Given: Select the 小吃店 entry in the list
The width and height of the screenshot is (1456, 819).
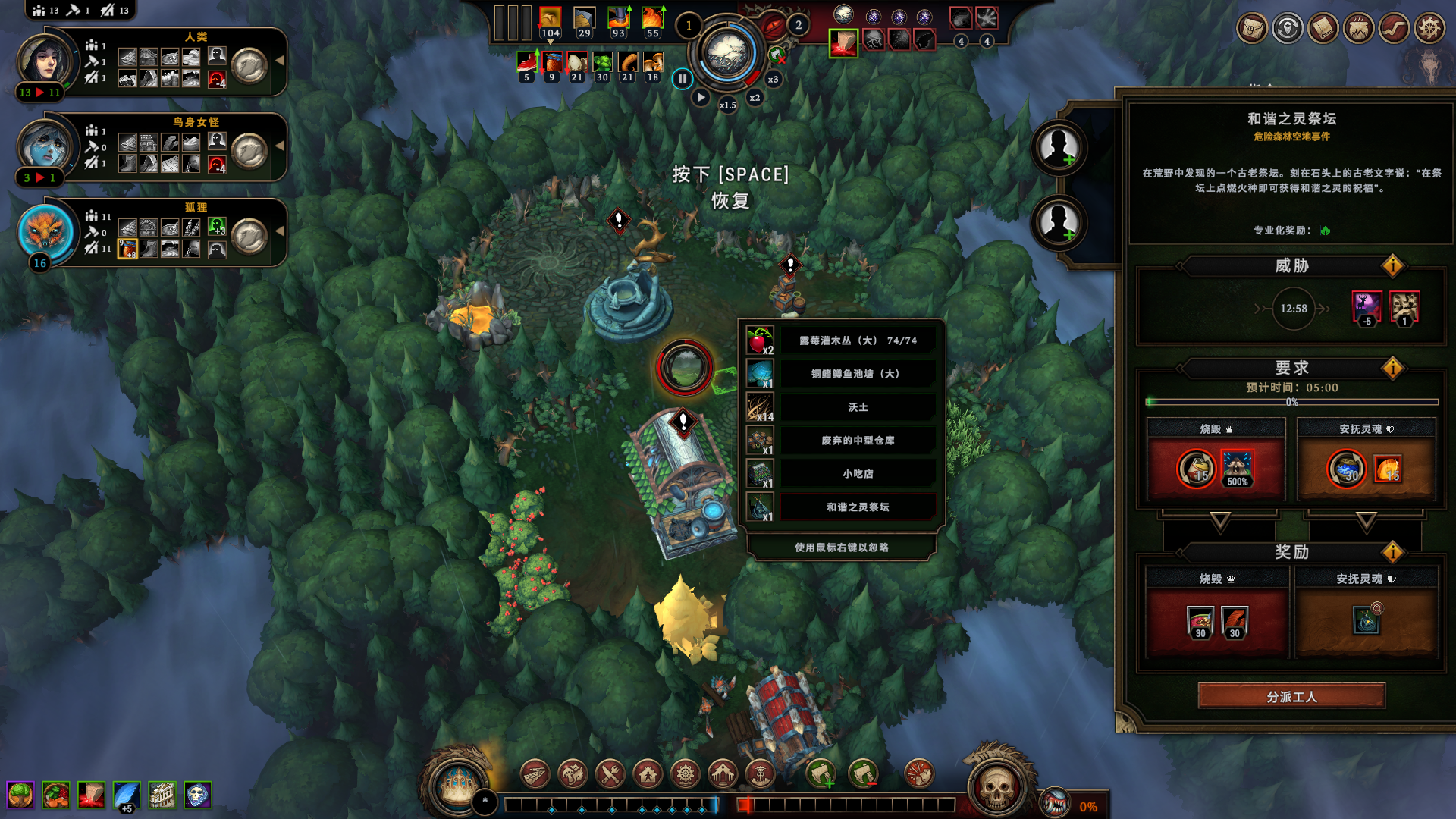Looking at the screenshot, I should 858,474.
